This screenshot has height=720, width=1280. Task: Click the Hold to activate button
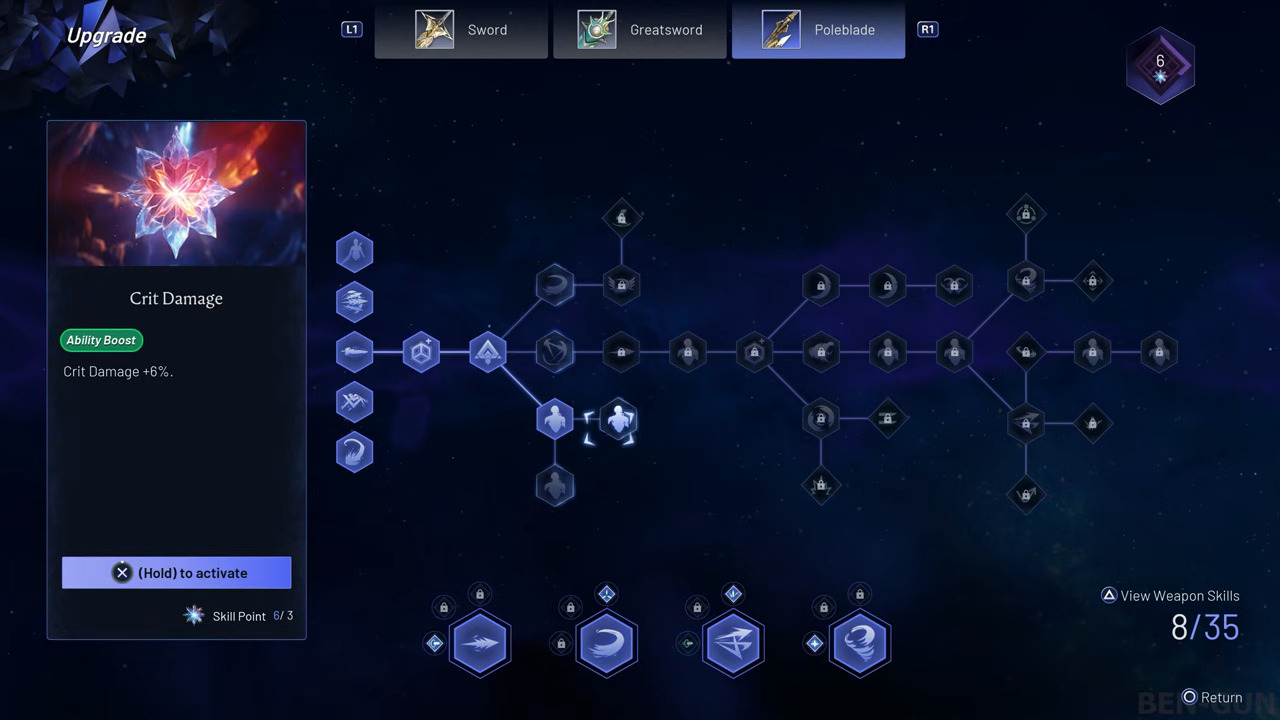pos(177,573)
